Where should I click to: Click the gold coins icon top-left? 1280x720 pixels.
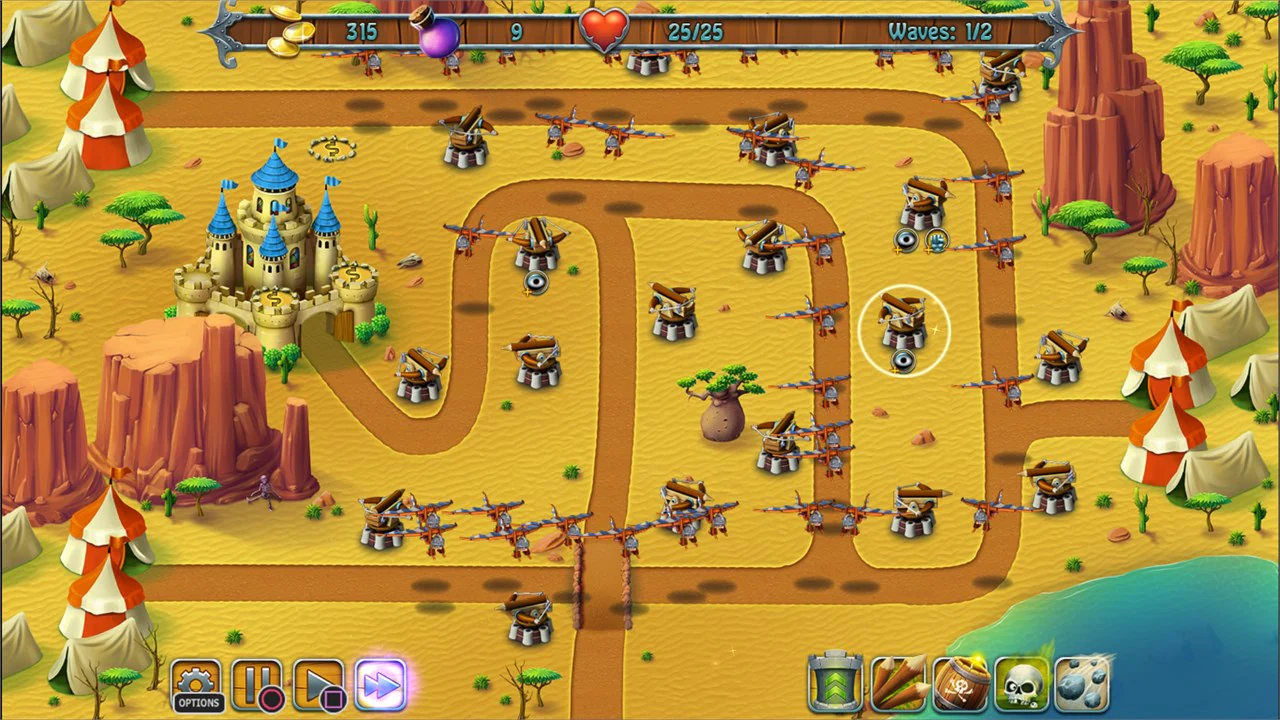[285, 32]
